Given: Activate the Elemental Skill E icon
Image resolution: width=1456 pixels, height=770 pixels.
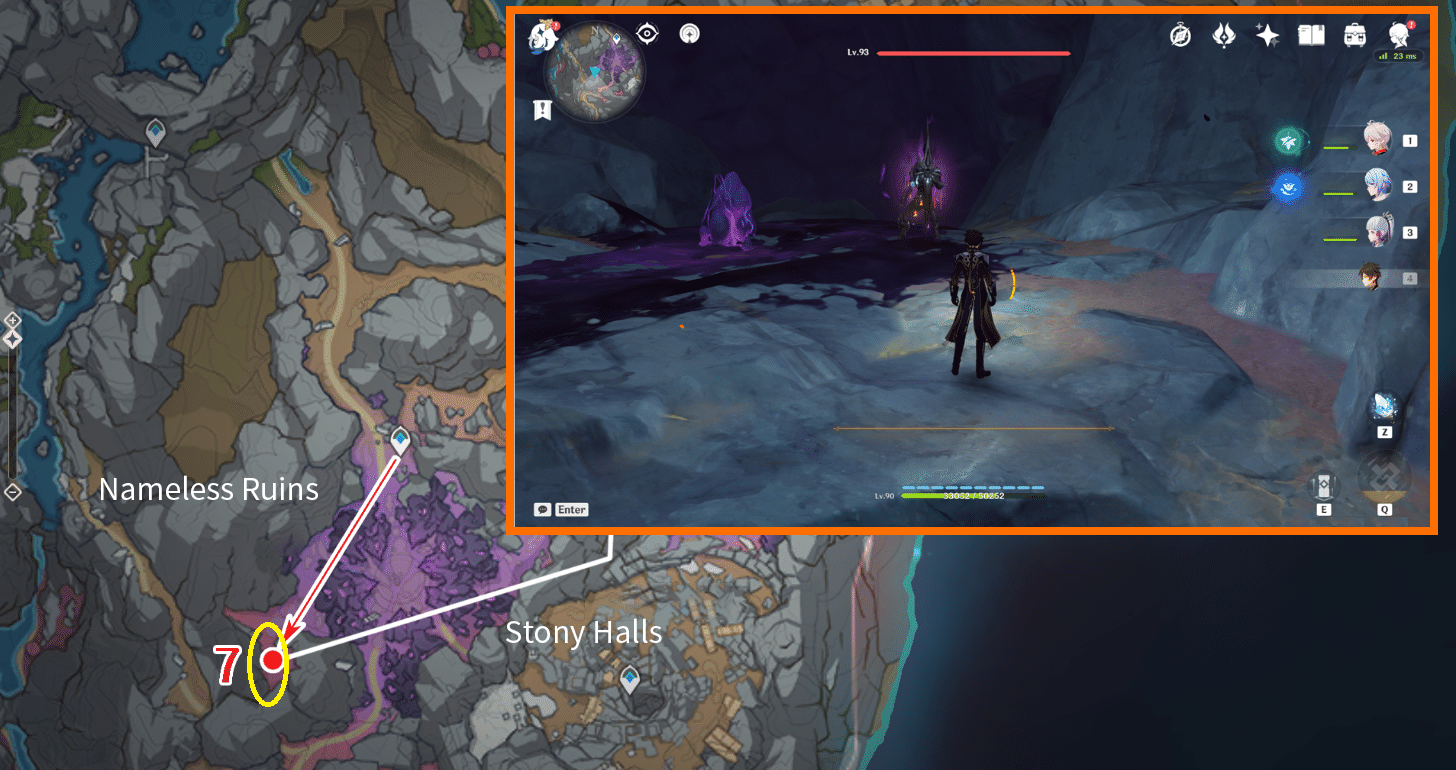Looking at the screenshot, I should (x=1324, y=484).
